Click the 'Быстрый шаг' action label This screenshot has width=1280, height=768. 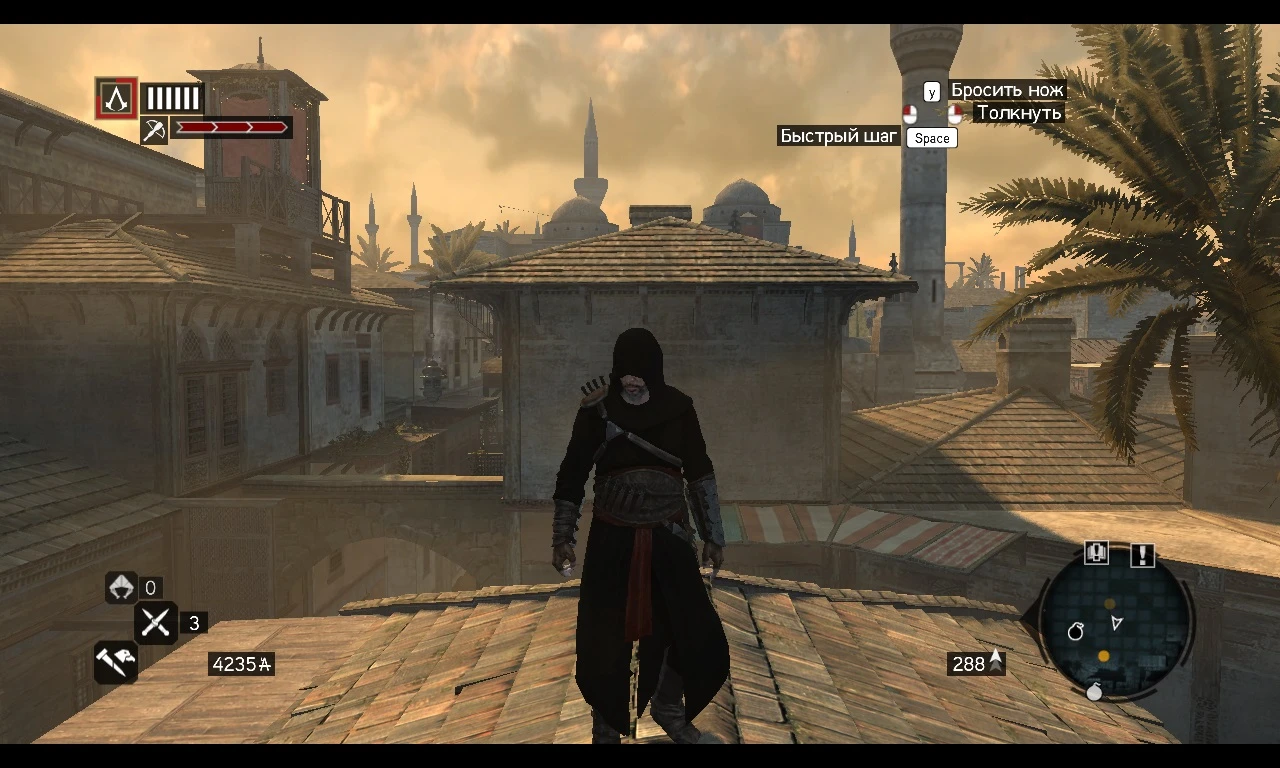point(839,136)
